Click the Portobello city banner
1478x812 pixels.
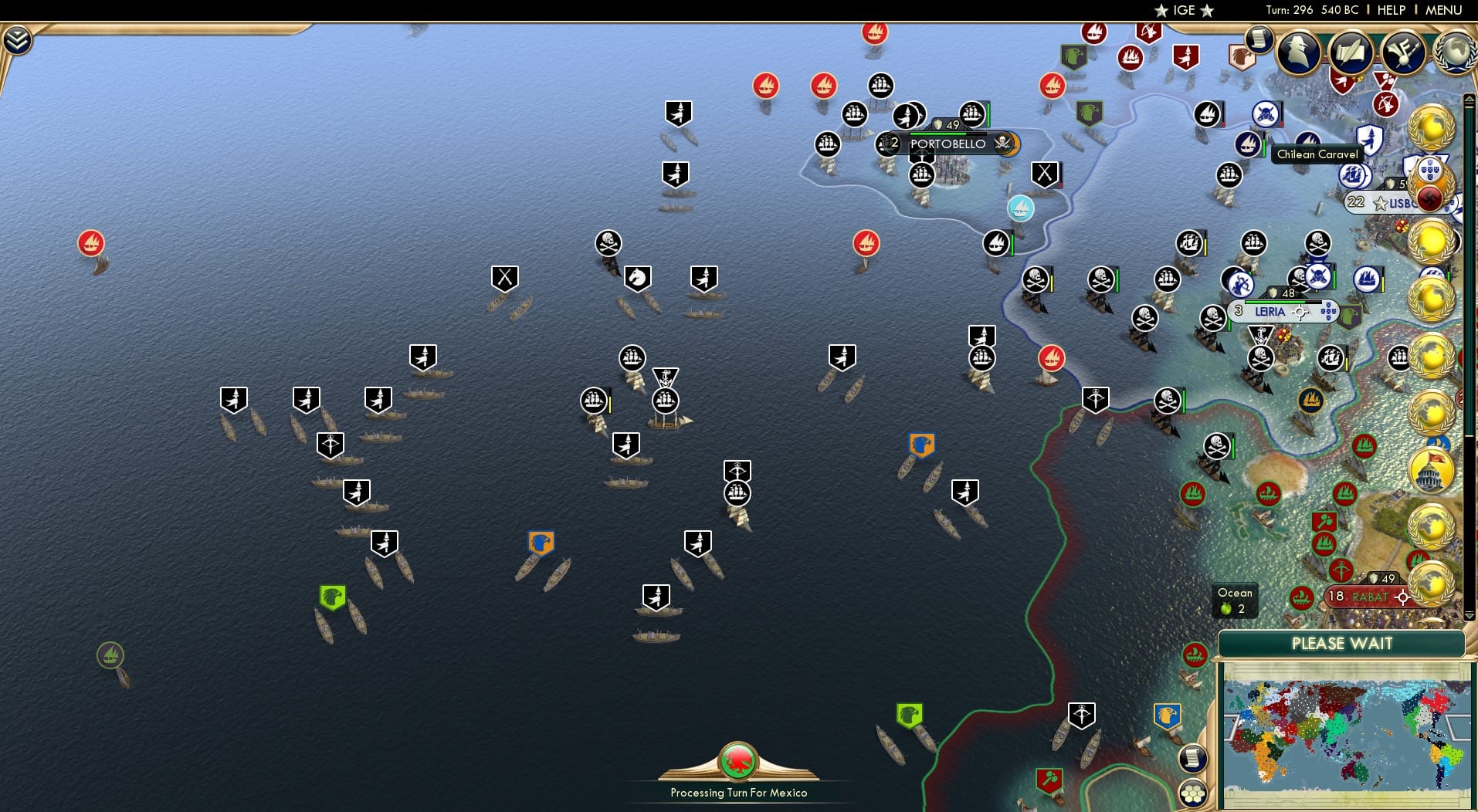coord(947,144)
